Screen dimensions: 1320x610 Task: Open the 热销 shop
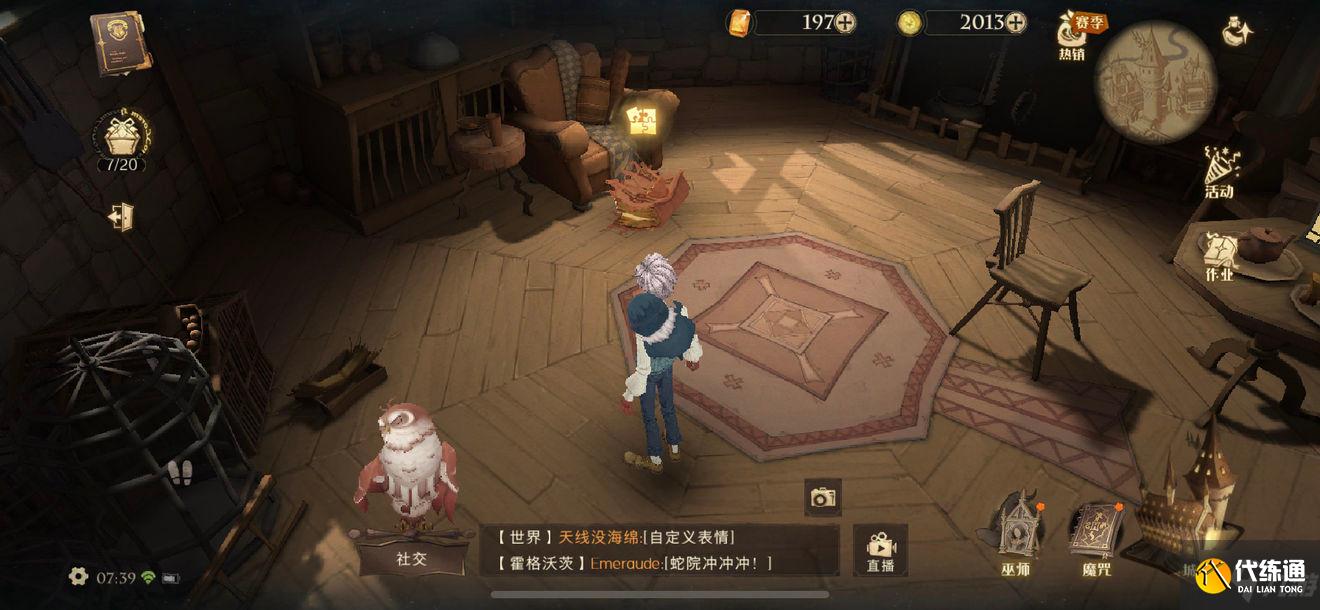coord(1073,37)
